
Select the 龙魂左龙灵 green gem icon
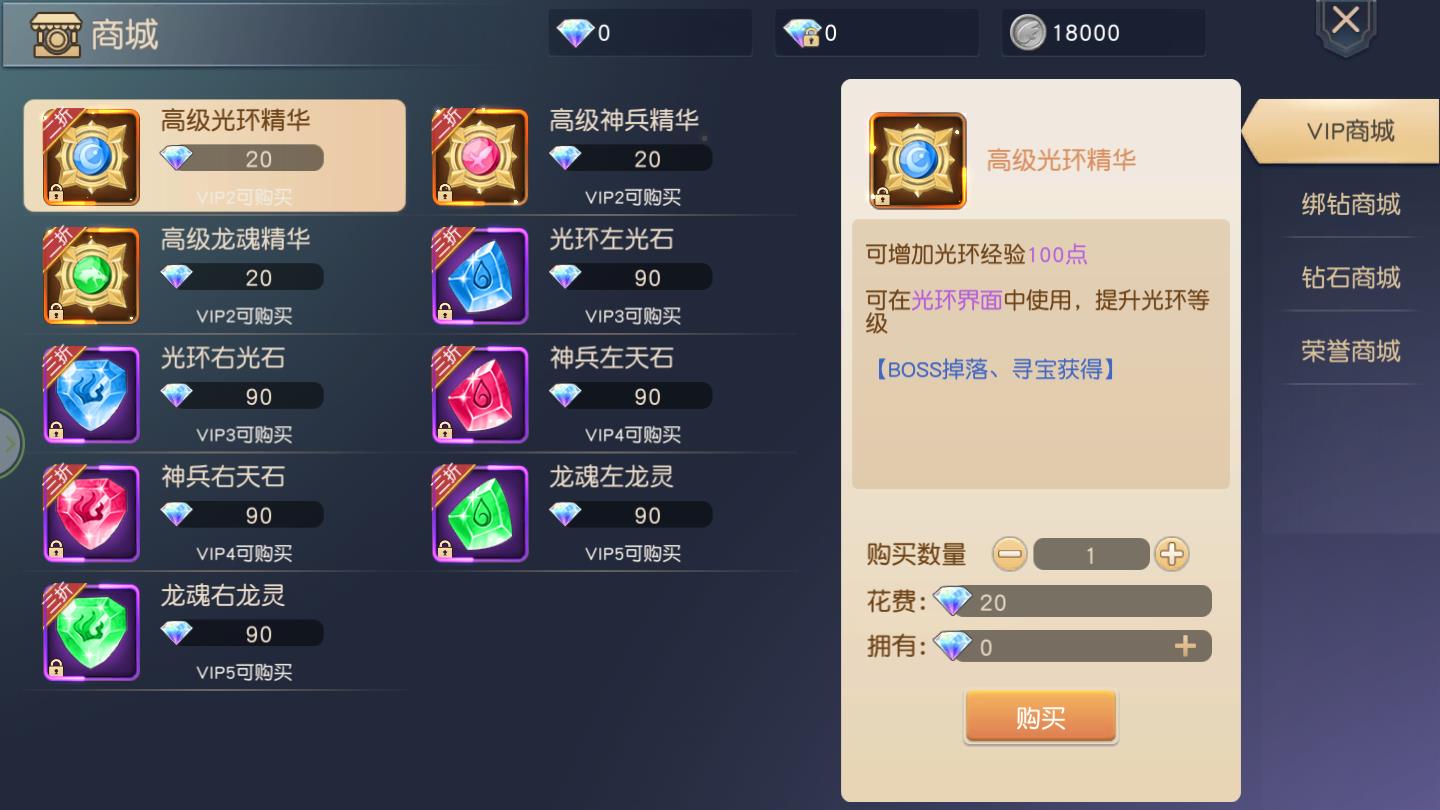[x=480, y=513]
